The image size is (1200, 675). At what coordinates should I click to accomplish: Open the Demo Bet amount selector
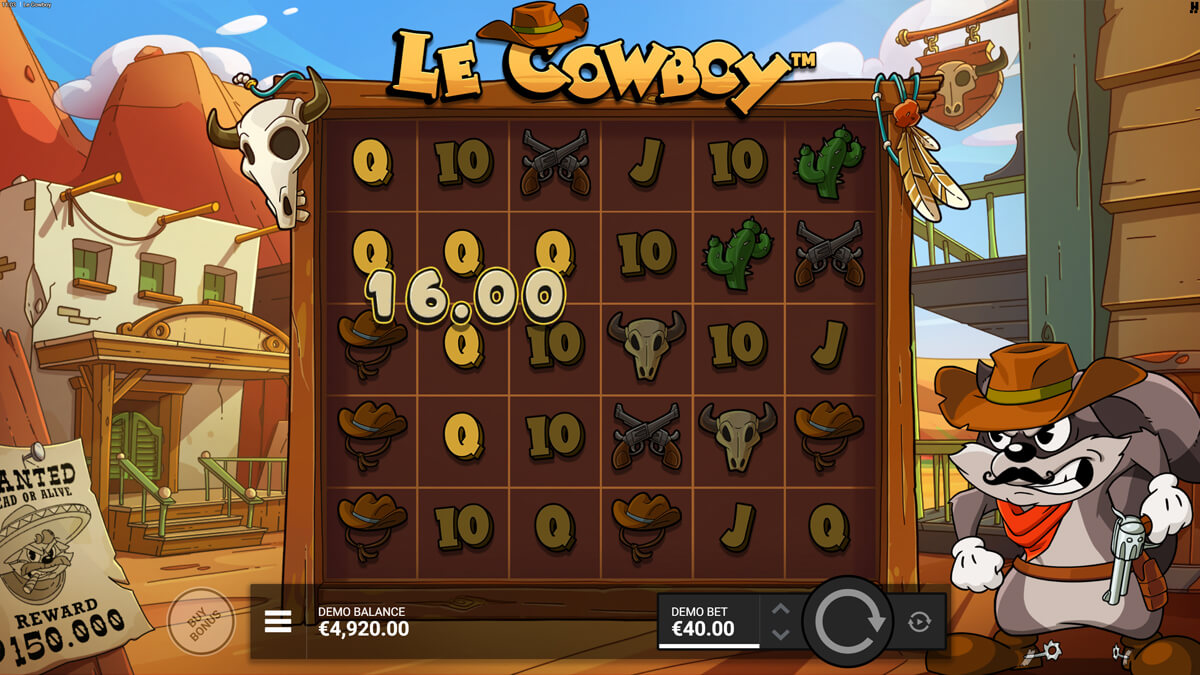click(708, 621)
